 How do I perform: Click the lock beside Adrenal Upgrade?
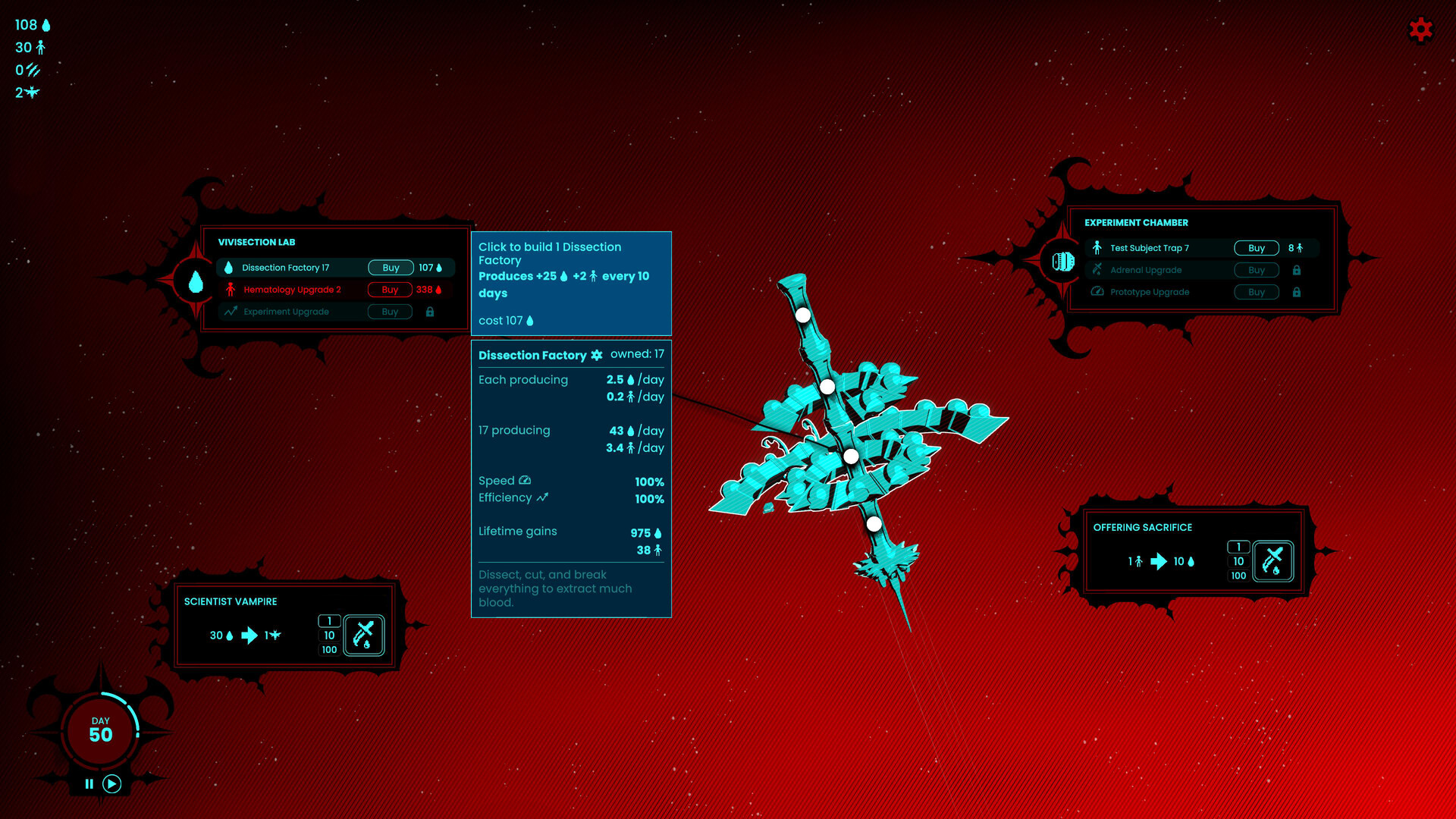click(x=1298, y=270)
